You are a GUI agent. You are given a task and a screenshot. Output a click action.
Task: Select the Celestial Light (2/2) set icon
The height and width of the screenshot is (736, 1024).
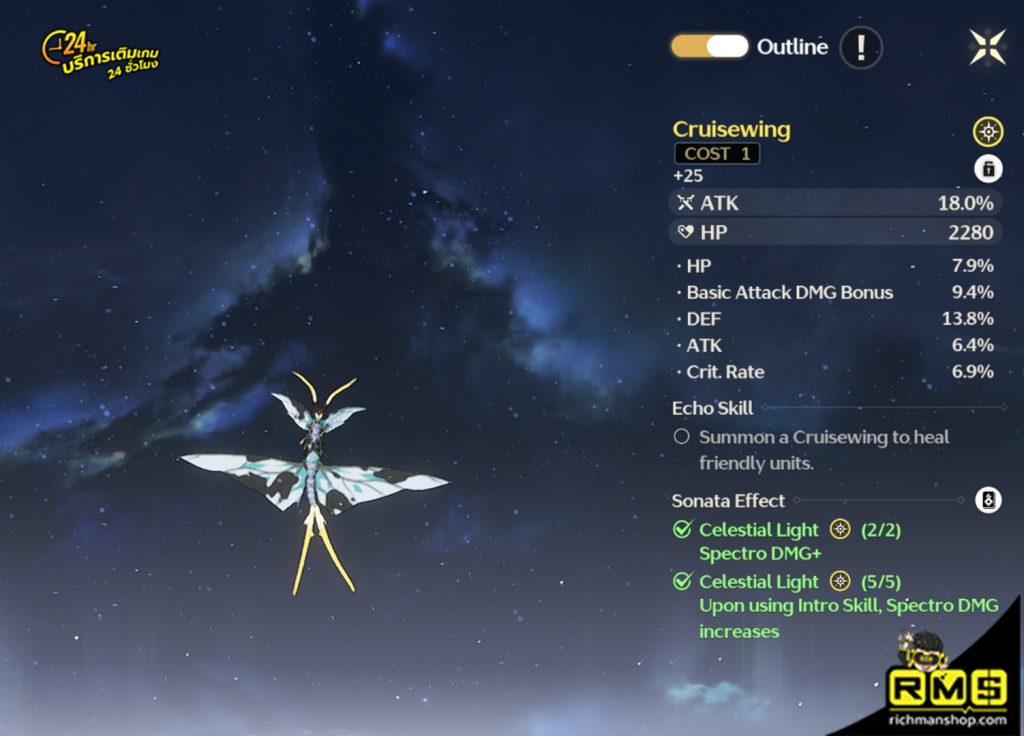(x=840, y=530)
